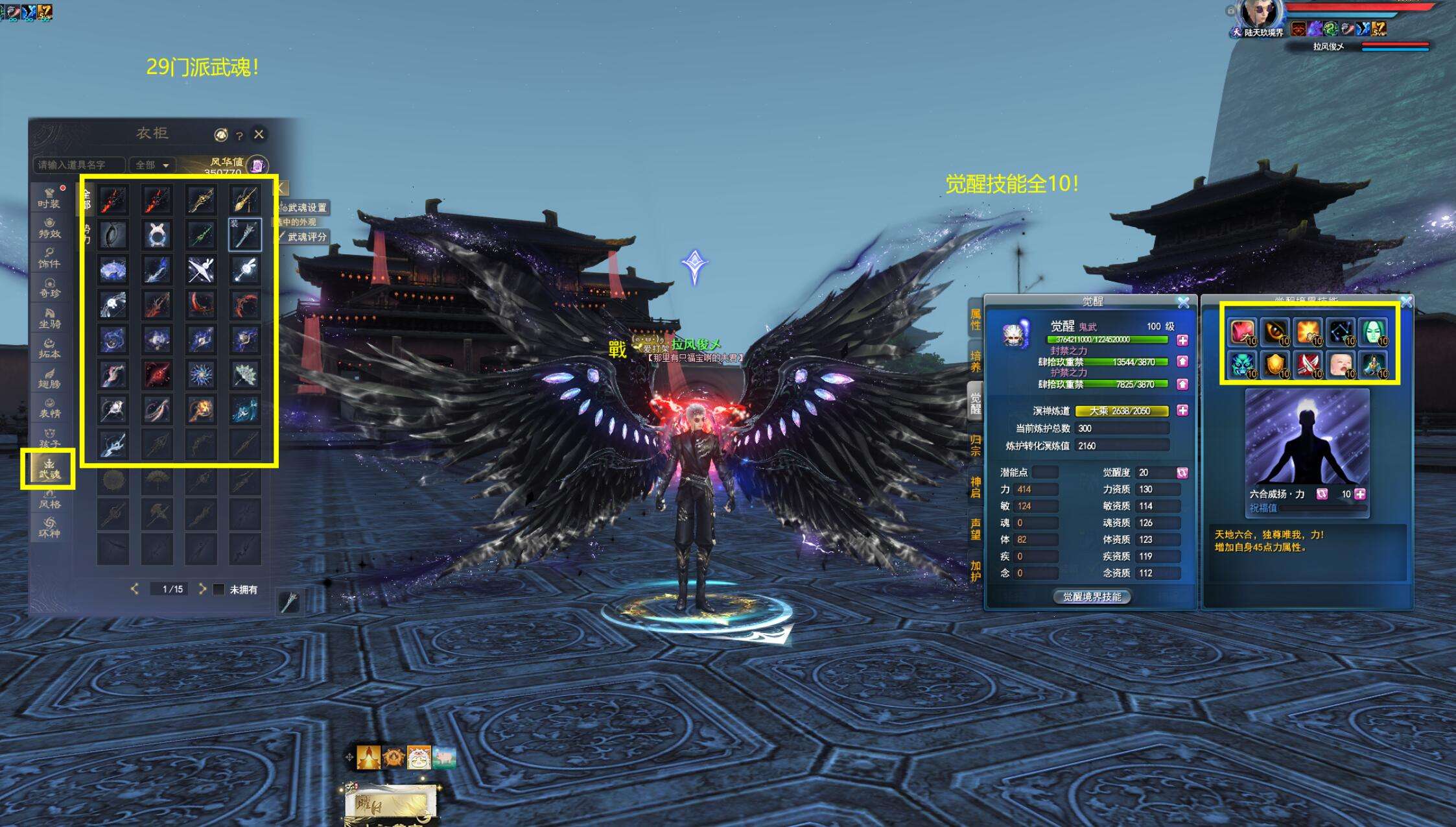
Task: Go to the next wardrobe page
Action: 202,589
